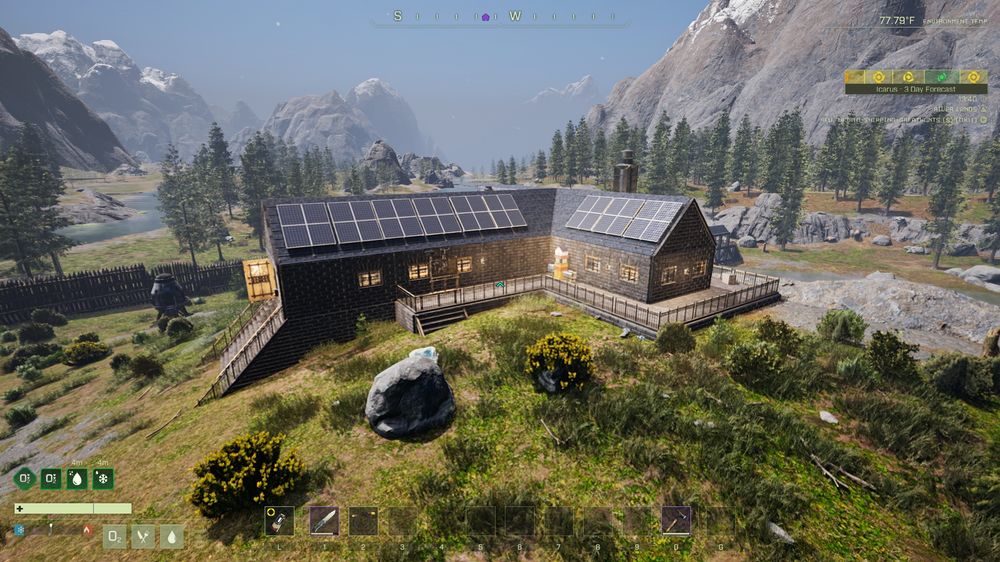This screenshot has height=562, width=1000.
Task: Inspect the snowflake cold modifier icon
Action: (x=103, y=478)
